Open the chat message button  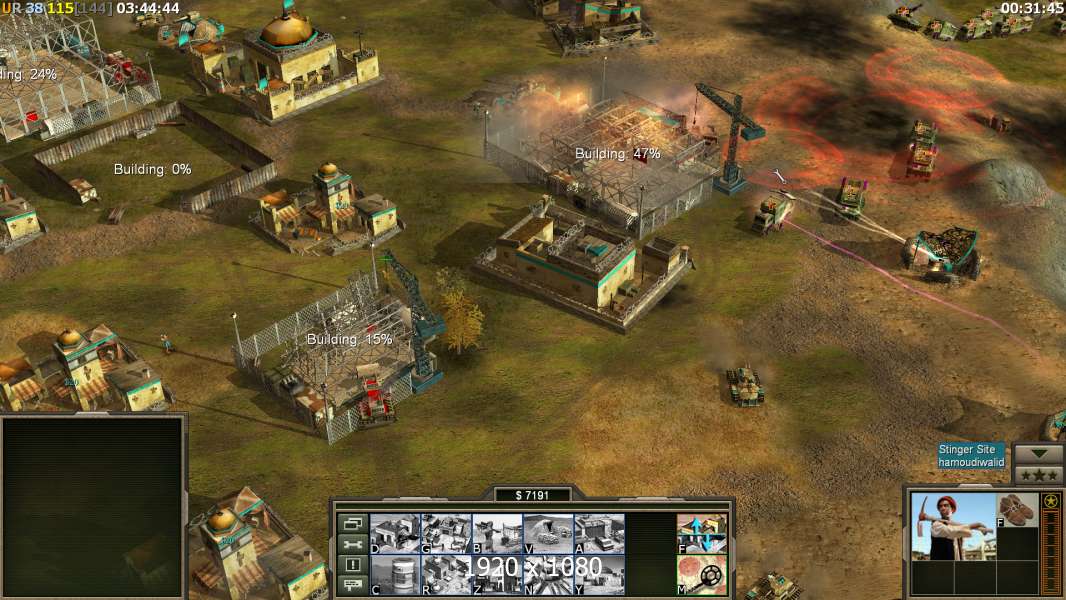[x=351, y=586]
